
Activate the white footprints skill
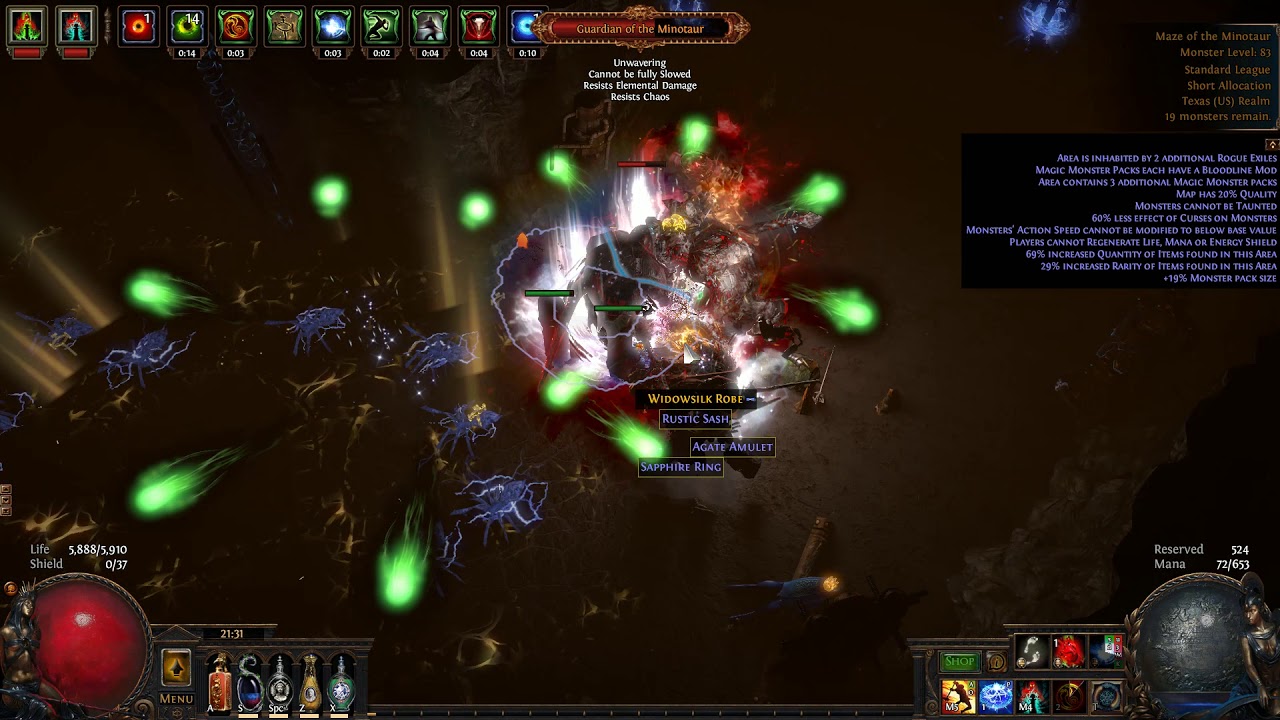pyautogui.click(x=1032, y=652)
